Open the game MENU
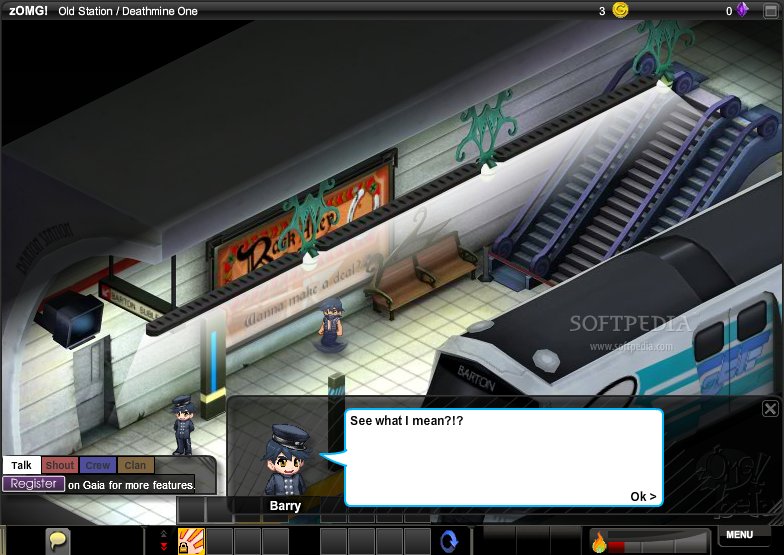The width and height of the screenshot is (784, 555). point(740,535)
